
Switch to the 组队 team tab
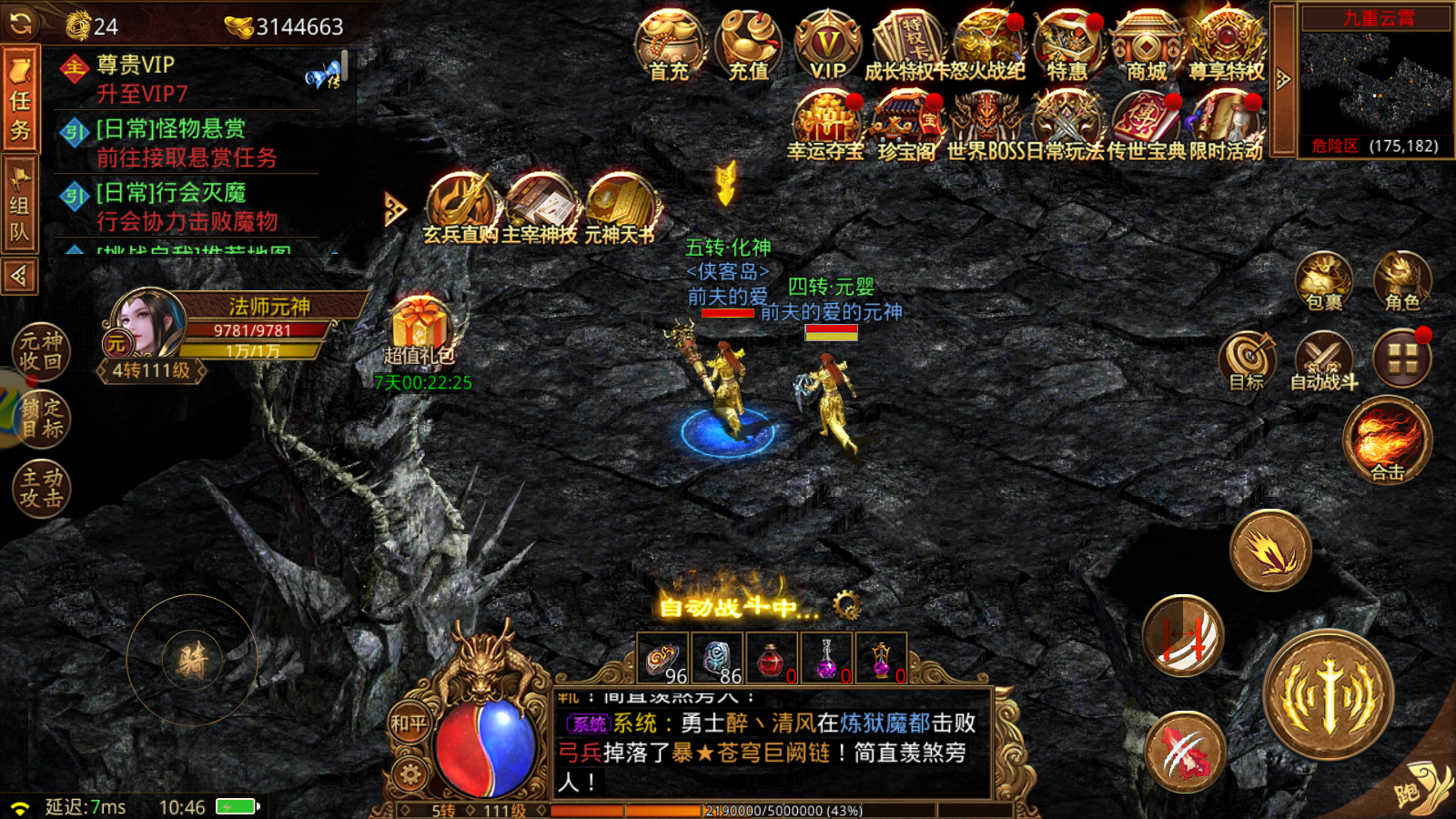coord(20,207)
